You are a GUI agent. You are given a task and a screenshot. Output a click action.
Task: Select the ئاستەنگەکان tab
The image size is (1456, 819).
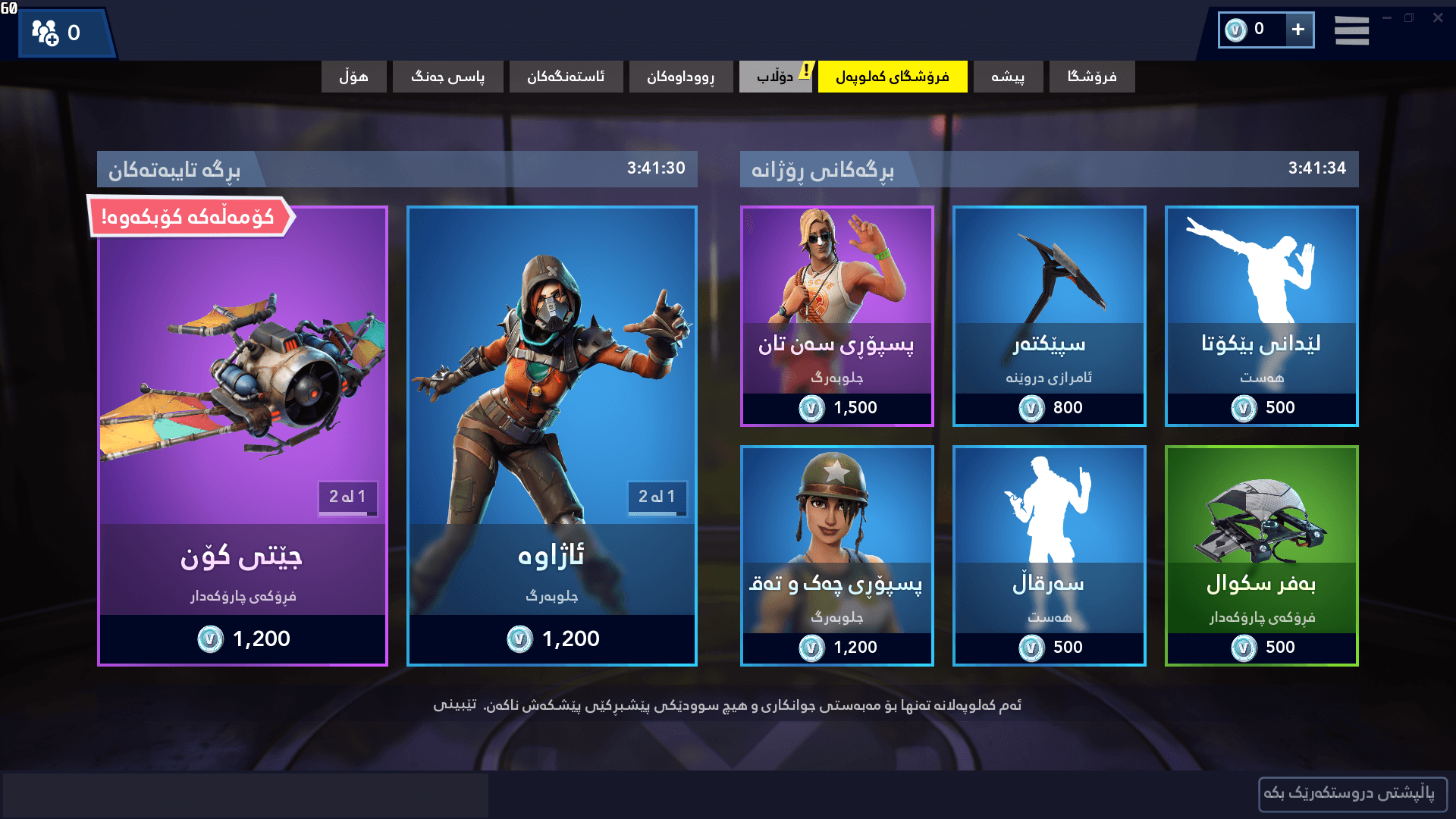point(566,77)
